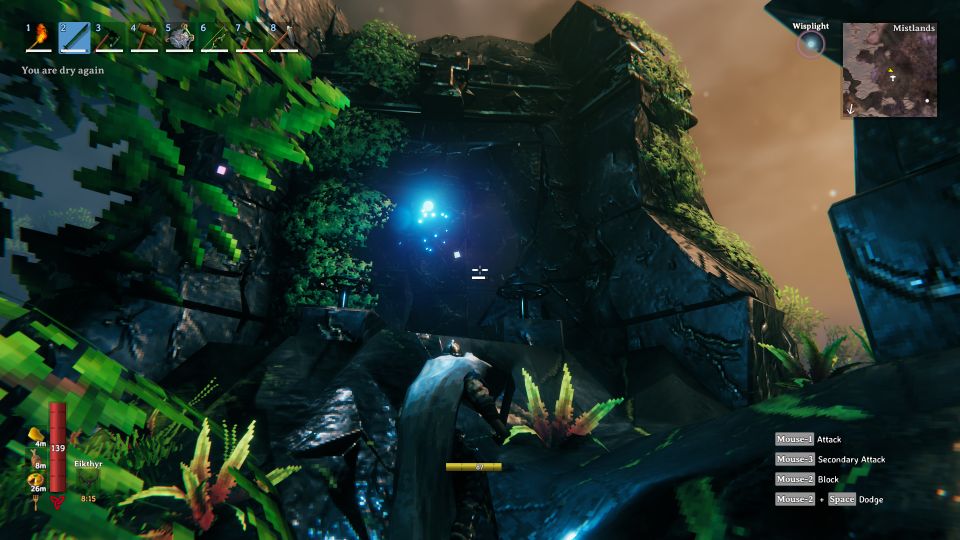
Task: Select the torch in hotbar slot 1
Action: (40, 37)
